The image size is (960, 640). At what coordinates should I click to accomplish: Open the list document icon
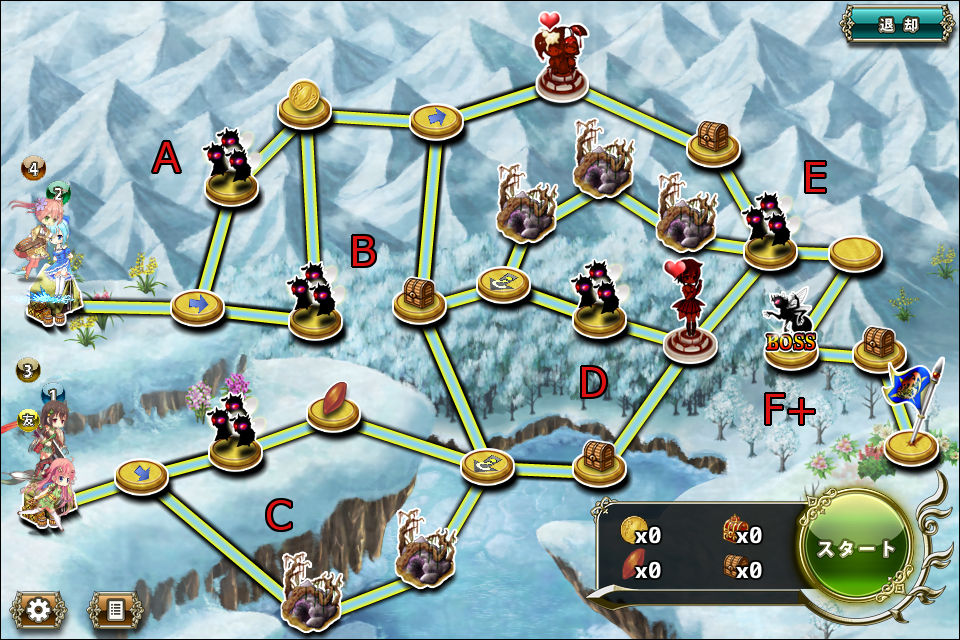pyautogui.click(x=115, y=609)
